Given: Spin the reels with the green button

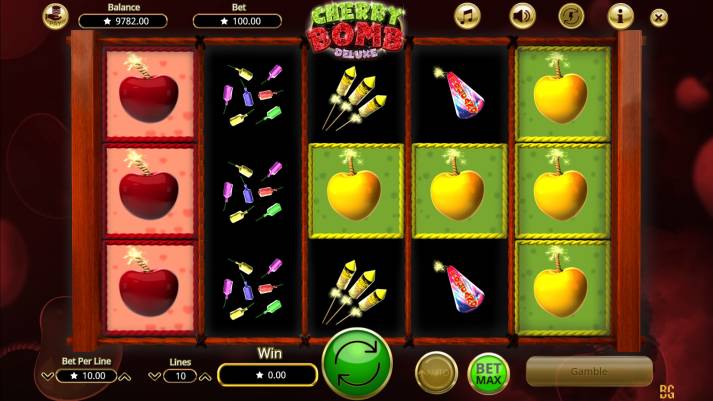Looking at the screenshot, I should 357,364.
